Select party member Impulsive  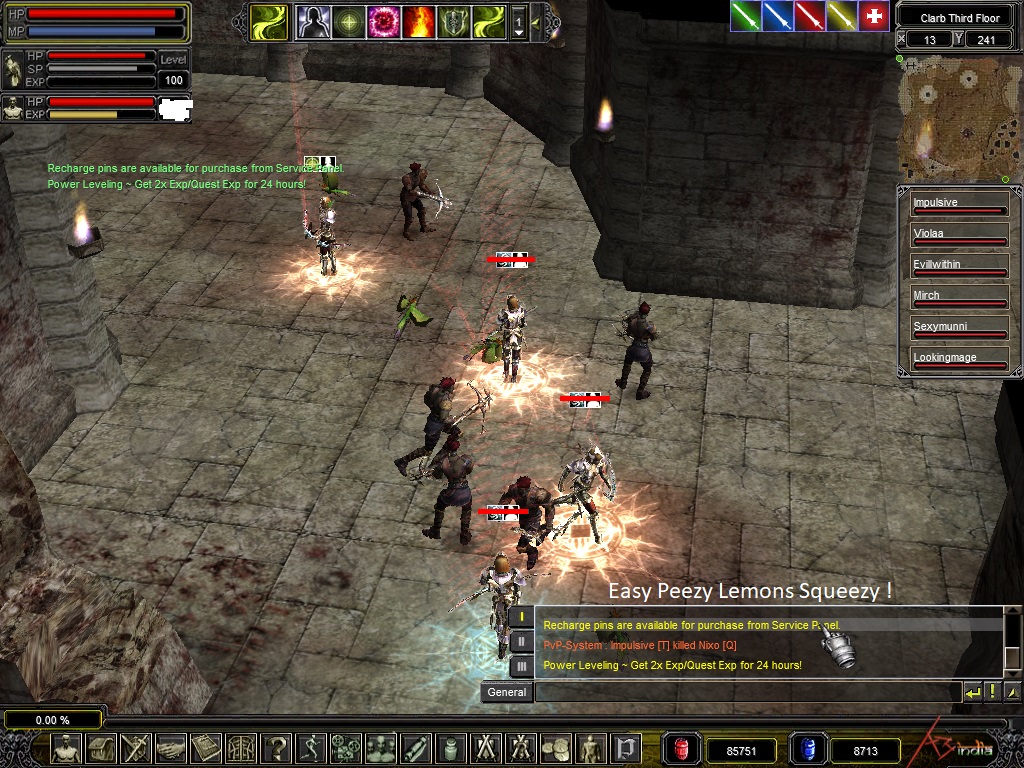[x=958, y=203]
